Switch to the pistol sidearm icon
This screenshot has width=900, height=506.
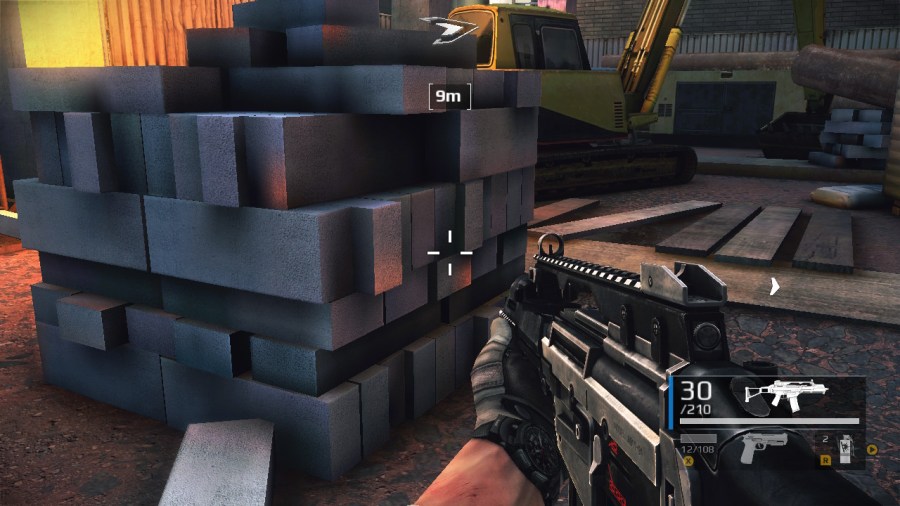(x=762, y=447)
